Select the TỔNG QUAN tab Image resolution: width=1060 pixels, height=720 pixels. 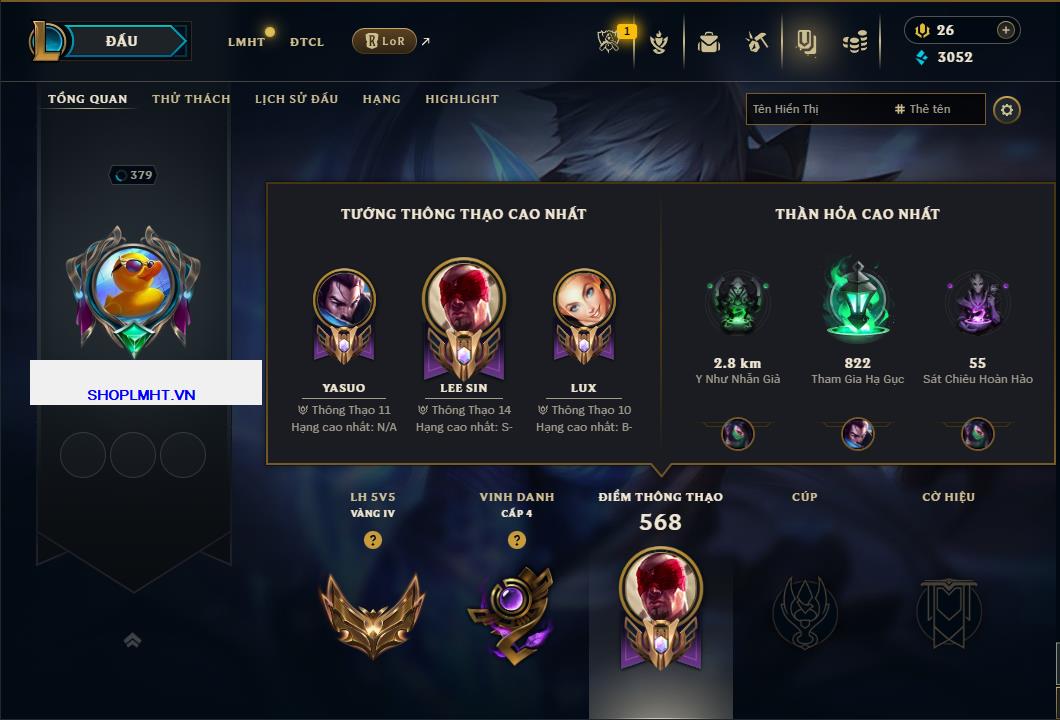coord(88,99)
